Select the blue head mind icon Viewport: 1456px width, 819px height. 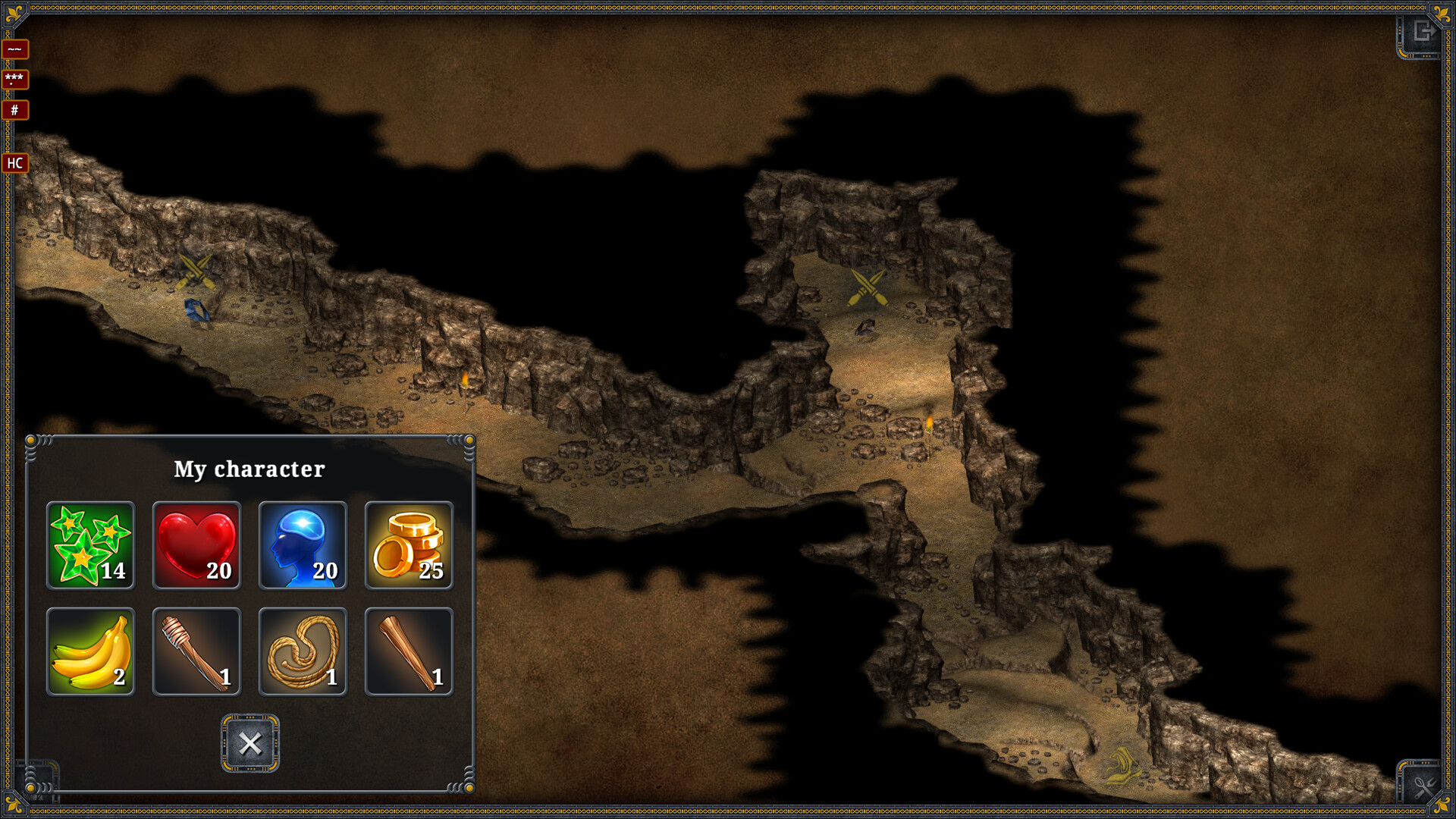(303, 545)
